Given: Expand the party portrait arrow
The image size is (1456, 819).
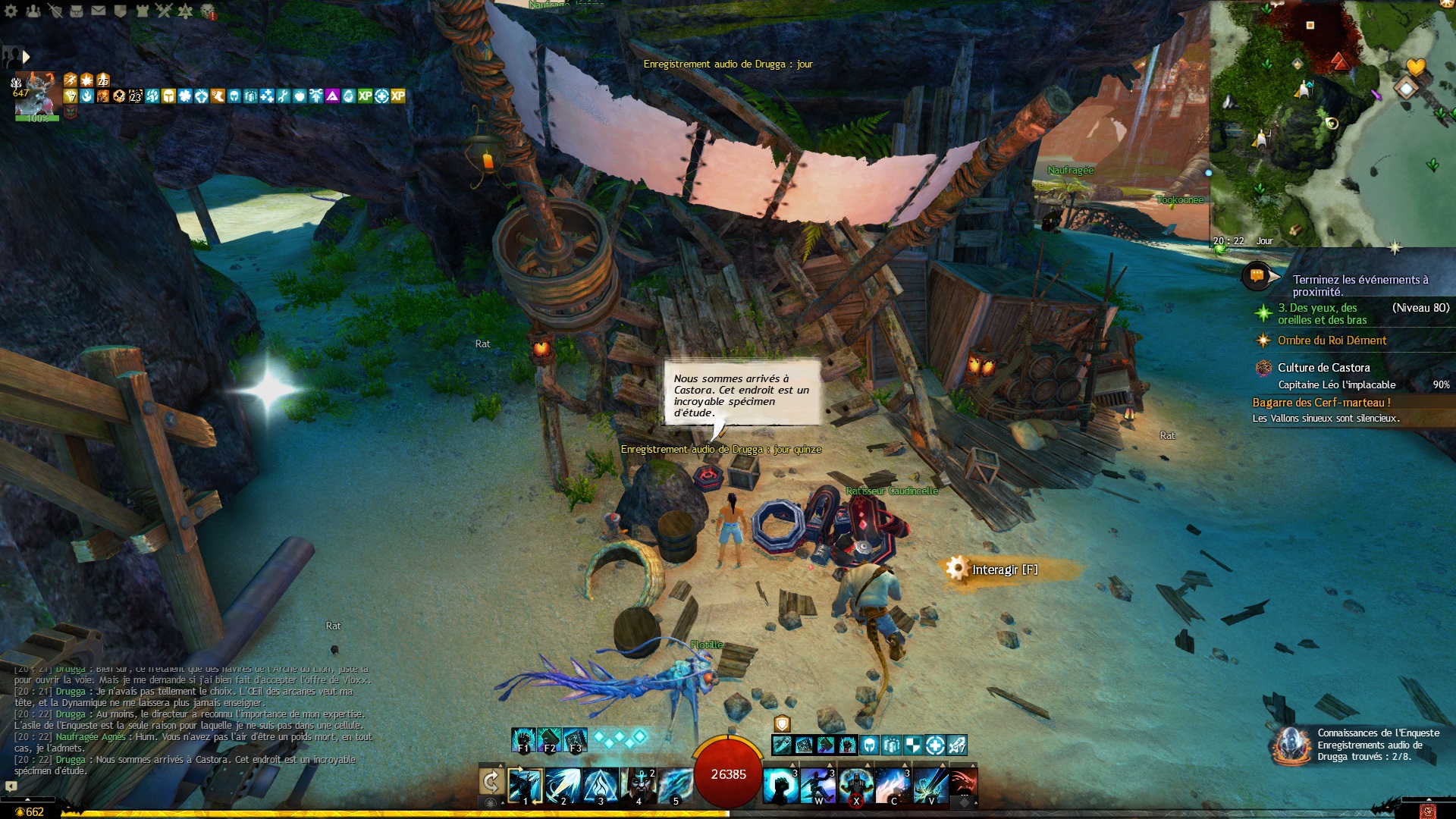Looking at the screenshot, I should click(27, 57).
